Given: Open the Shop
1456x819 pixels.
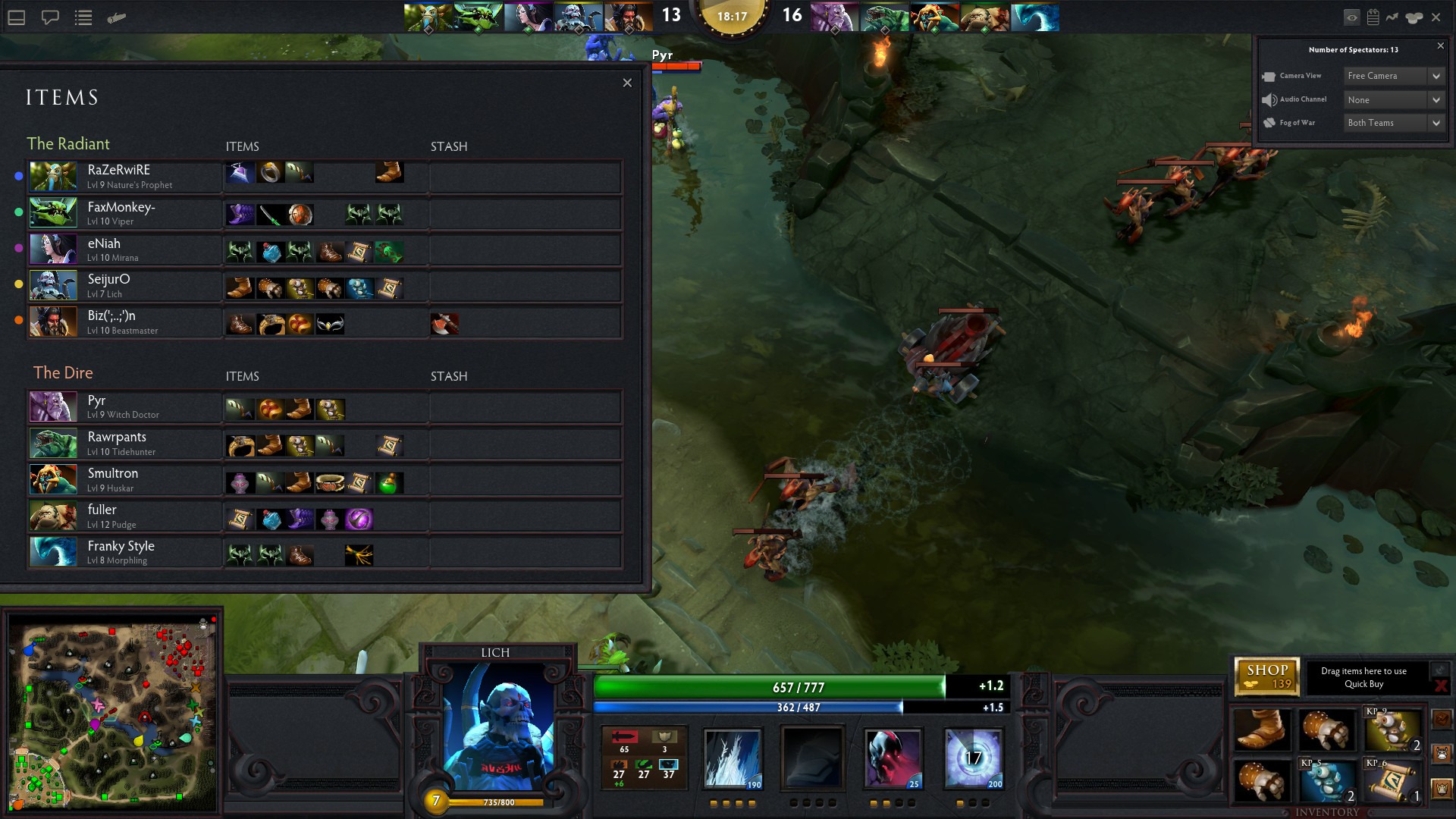Looking at the screenshot, I should [1267, 676].
